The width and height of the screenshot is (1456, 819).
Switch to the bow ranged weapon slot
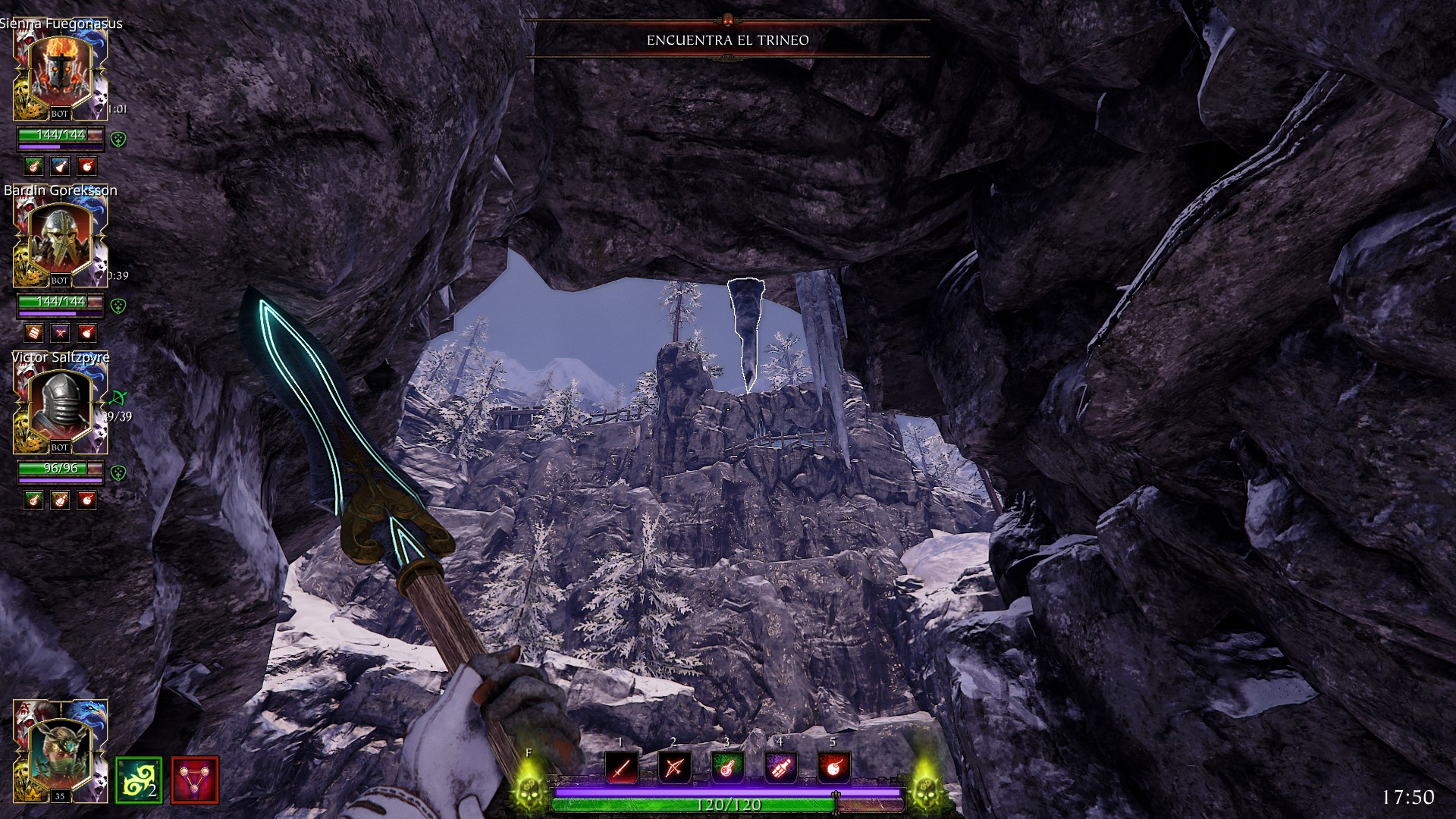tap(674, 768)
